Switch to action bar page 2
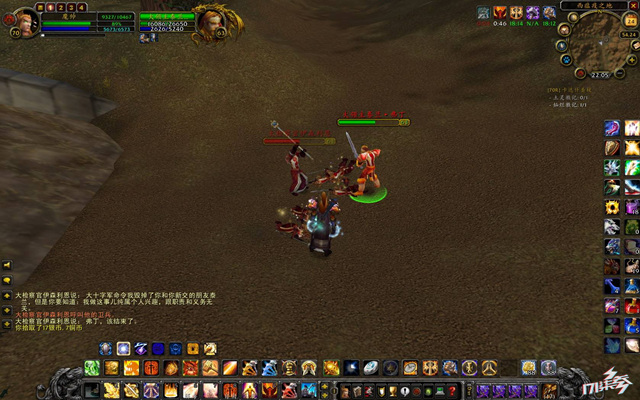This screenshot has height=400, width=640. (59, 6)
